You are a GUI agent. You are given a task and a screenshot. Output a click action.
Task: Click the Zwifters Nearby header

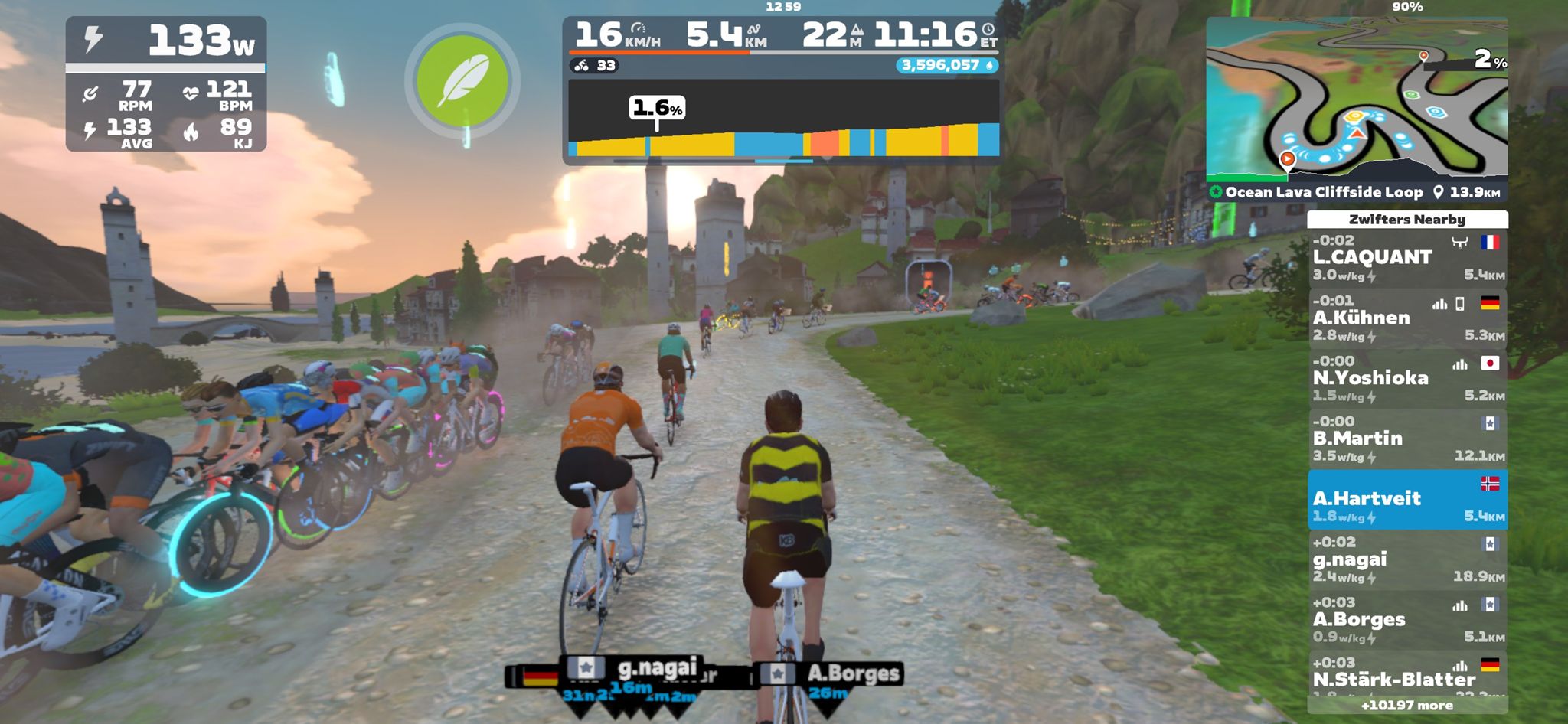(1407, 220)
